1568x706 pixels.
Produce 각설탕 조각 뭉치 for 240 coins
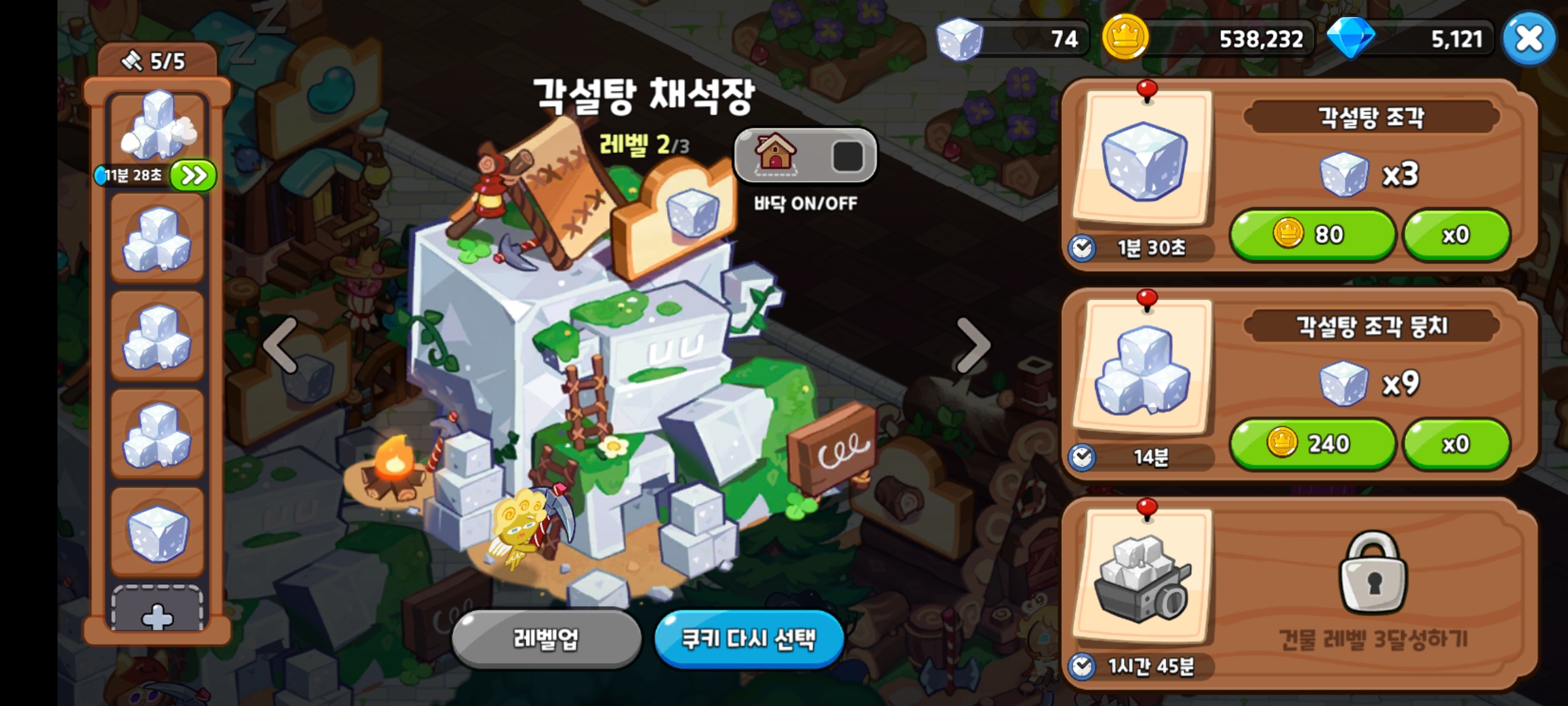[1312, 444]
